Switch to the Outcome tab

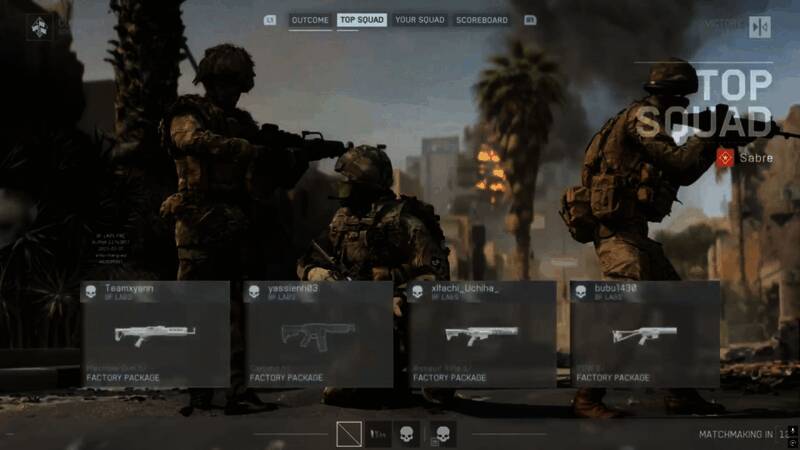[x=310, y=20]
